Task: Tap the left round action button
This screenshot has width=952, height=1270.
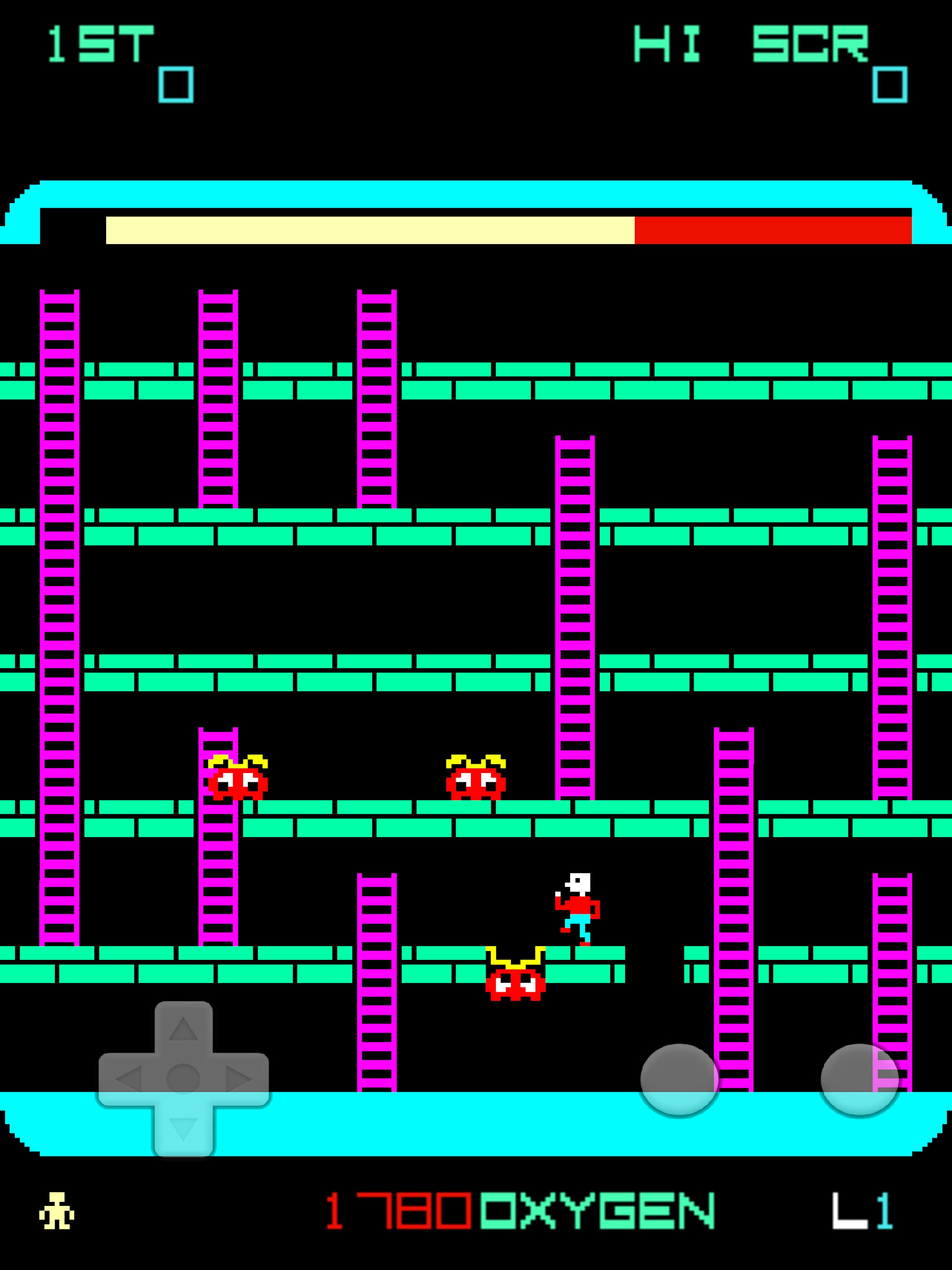Action: tap(679, 1079)
